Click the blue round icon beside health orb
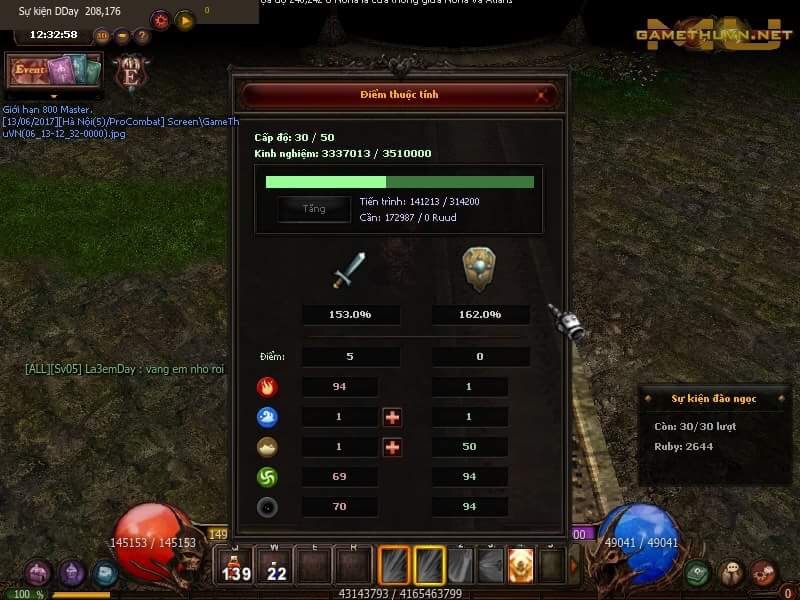800x600 pixels. 104,573
